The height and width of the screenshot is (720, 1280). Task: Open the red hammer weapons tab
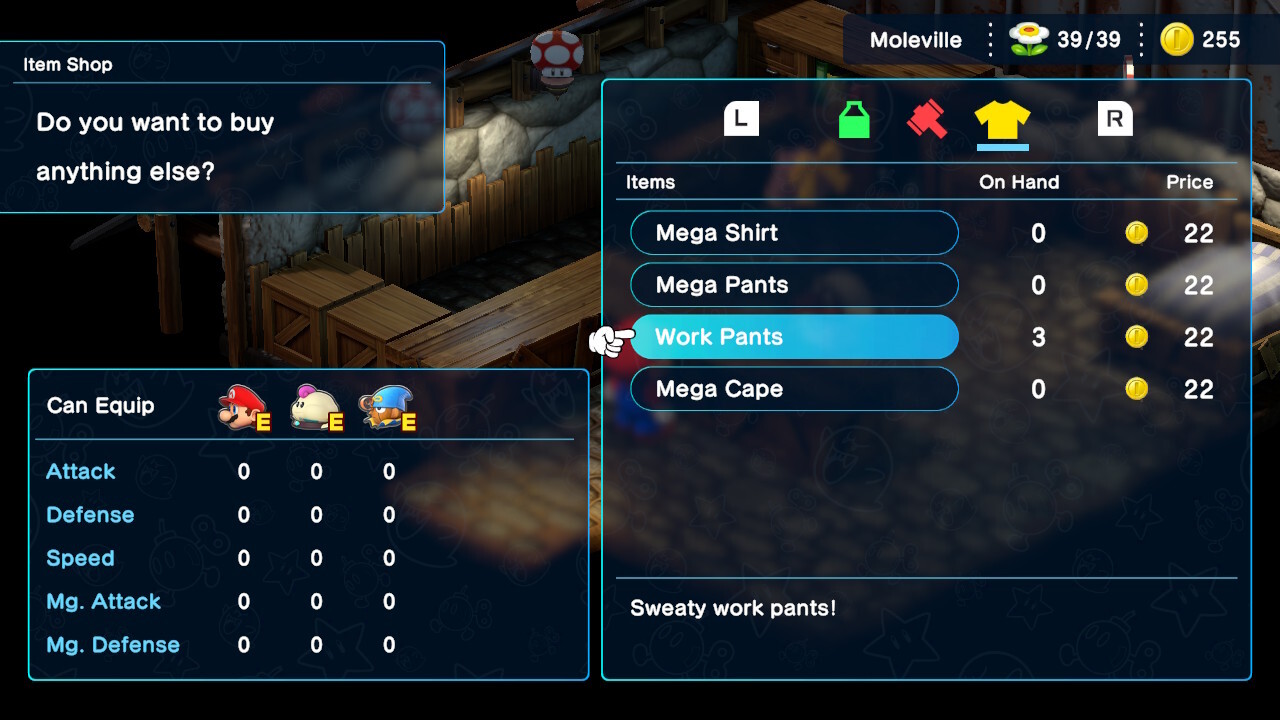click(x=927, y=120)
